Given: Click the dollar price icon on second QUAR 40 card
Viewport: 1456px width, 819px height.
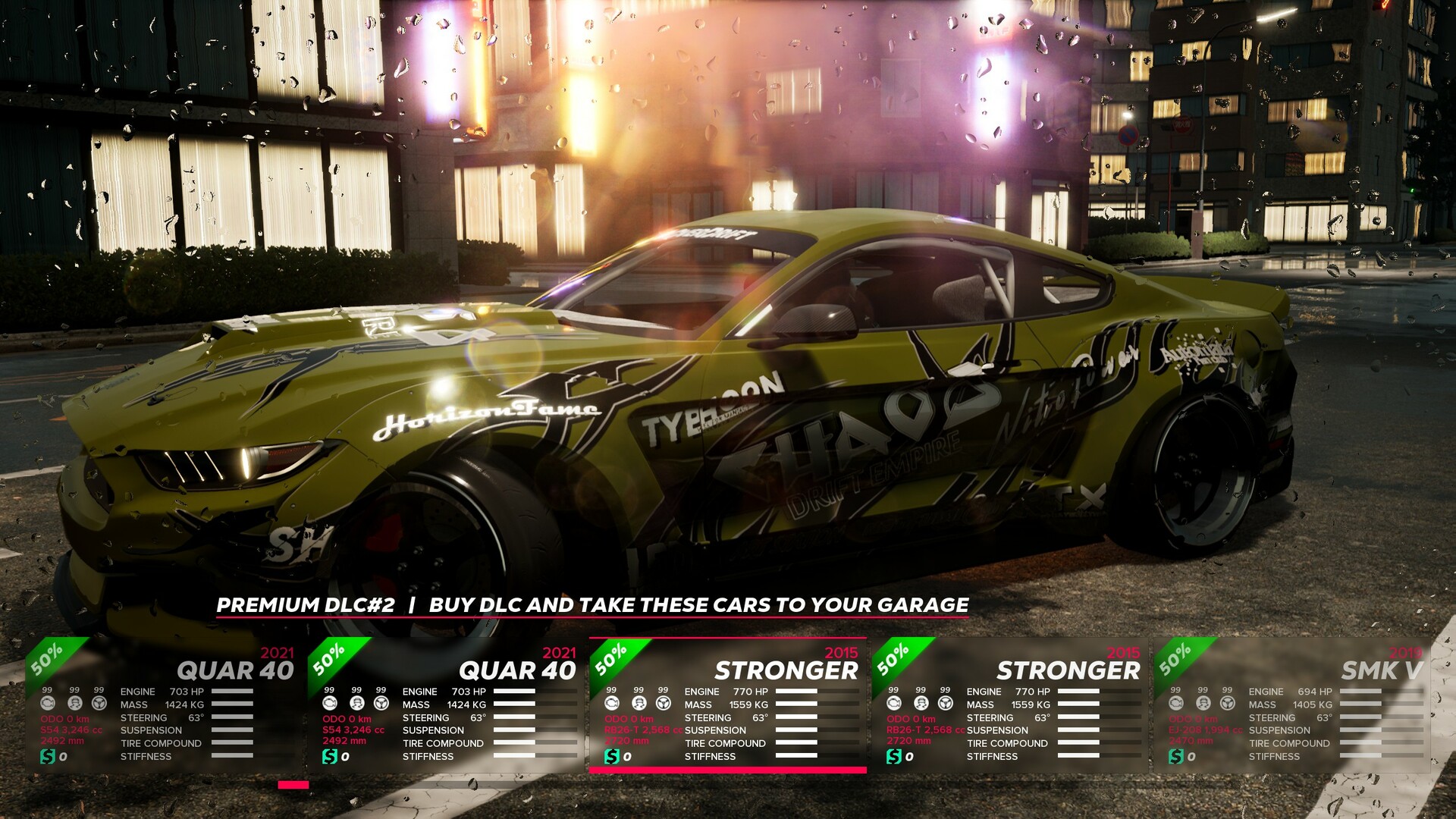Looking at the screenshot, I should tap(330, 756).
